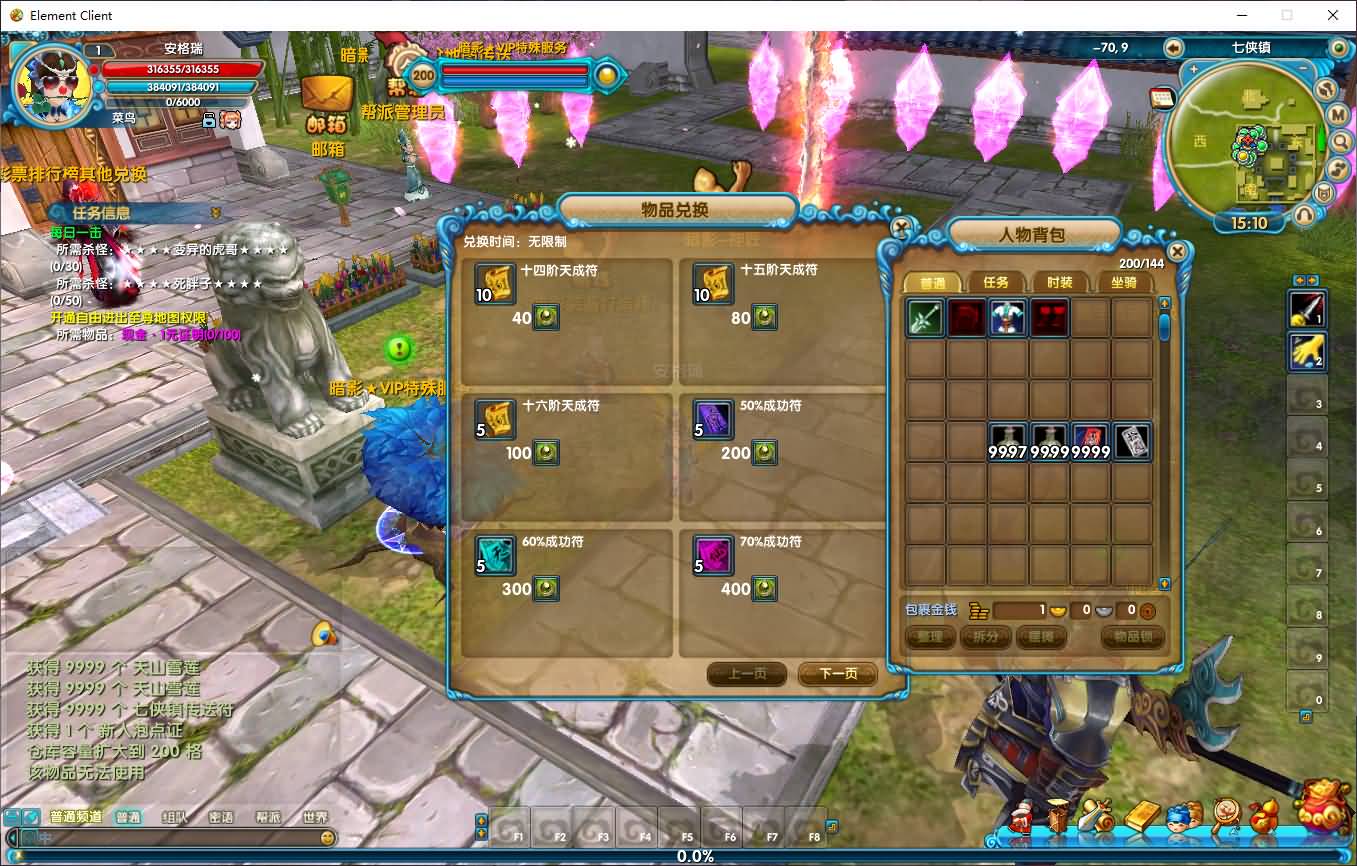Buy 十四阶天成符 for 40
Screen dimensions: 1357x866
[546, 318]
